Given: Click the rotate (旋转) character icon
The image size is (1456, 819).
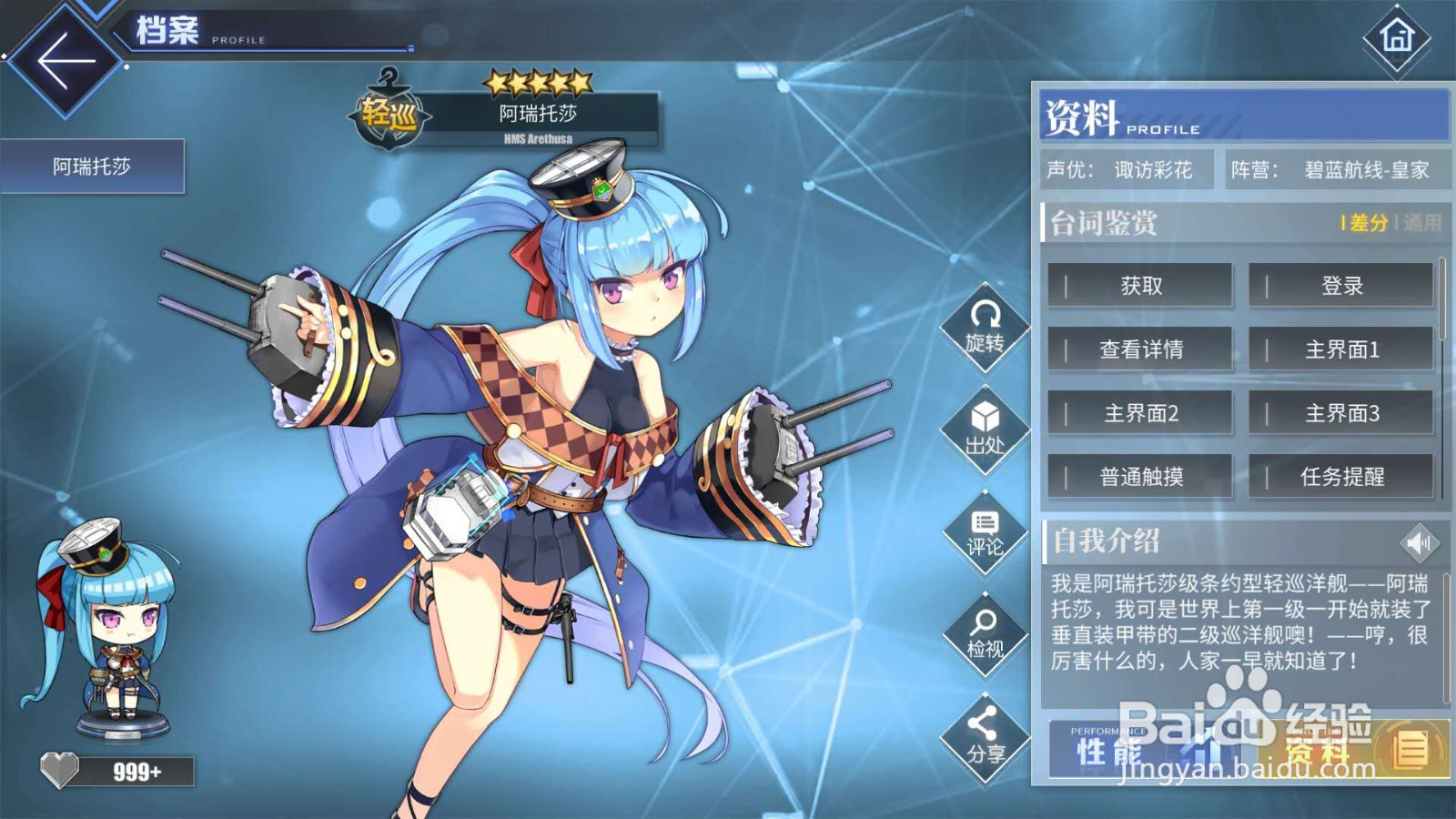Looking at the screenshot, I should pyautogui.click(x=983, y=332).
